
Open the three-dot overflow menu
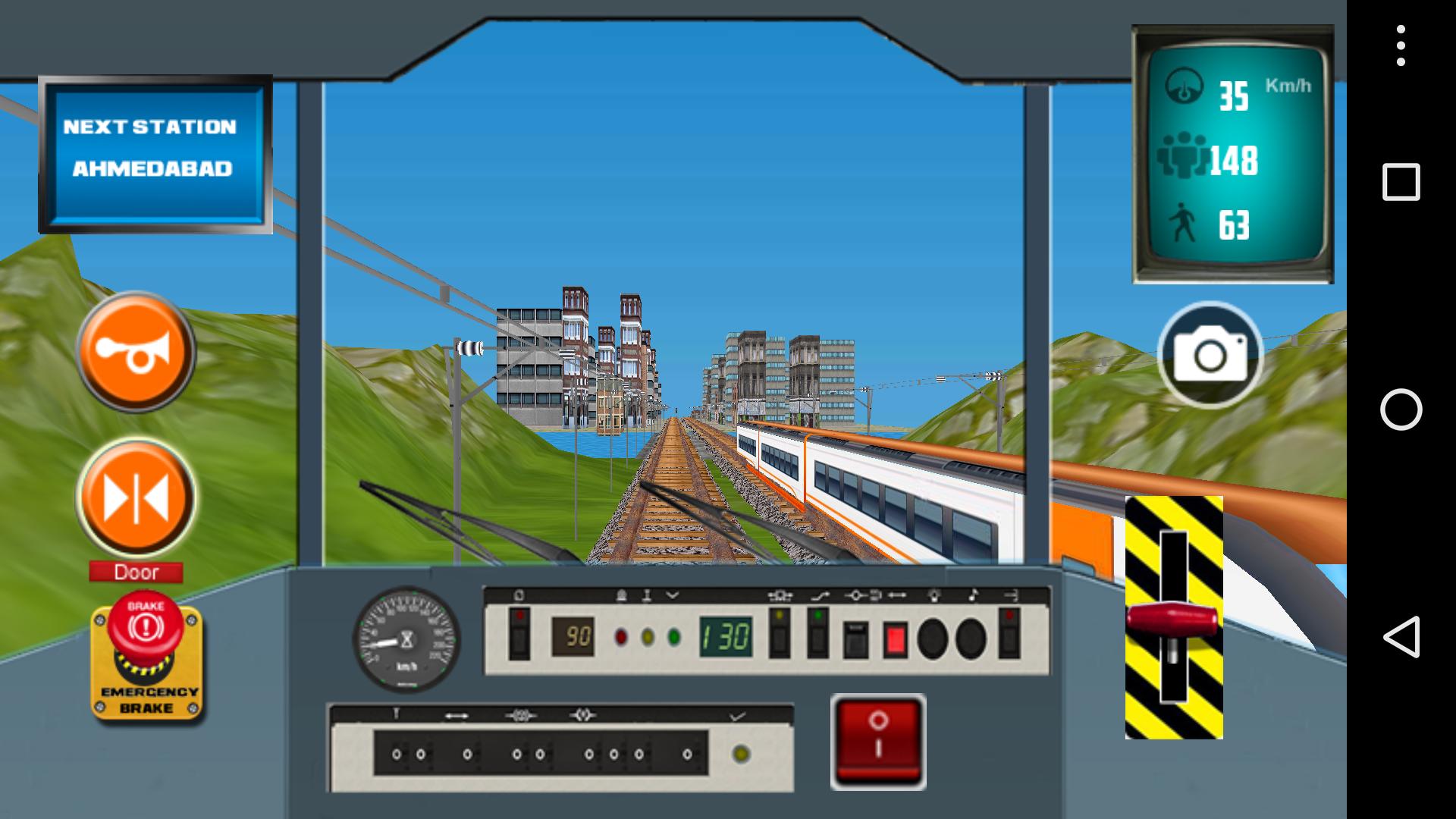[1399, 45]
